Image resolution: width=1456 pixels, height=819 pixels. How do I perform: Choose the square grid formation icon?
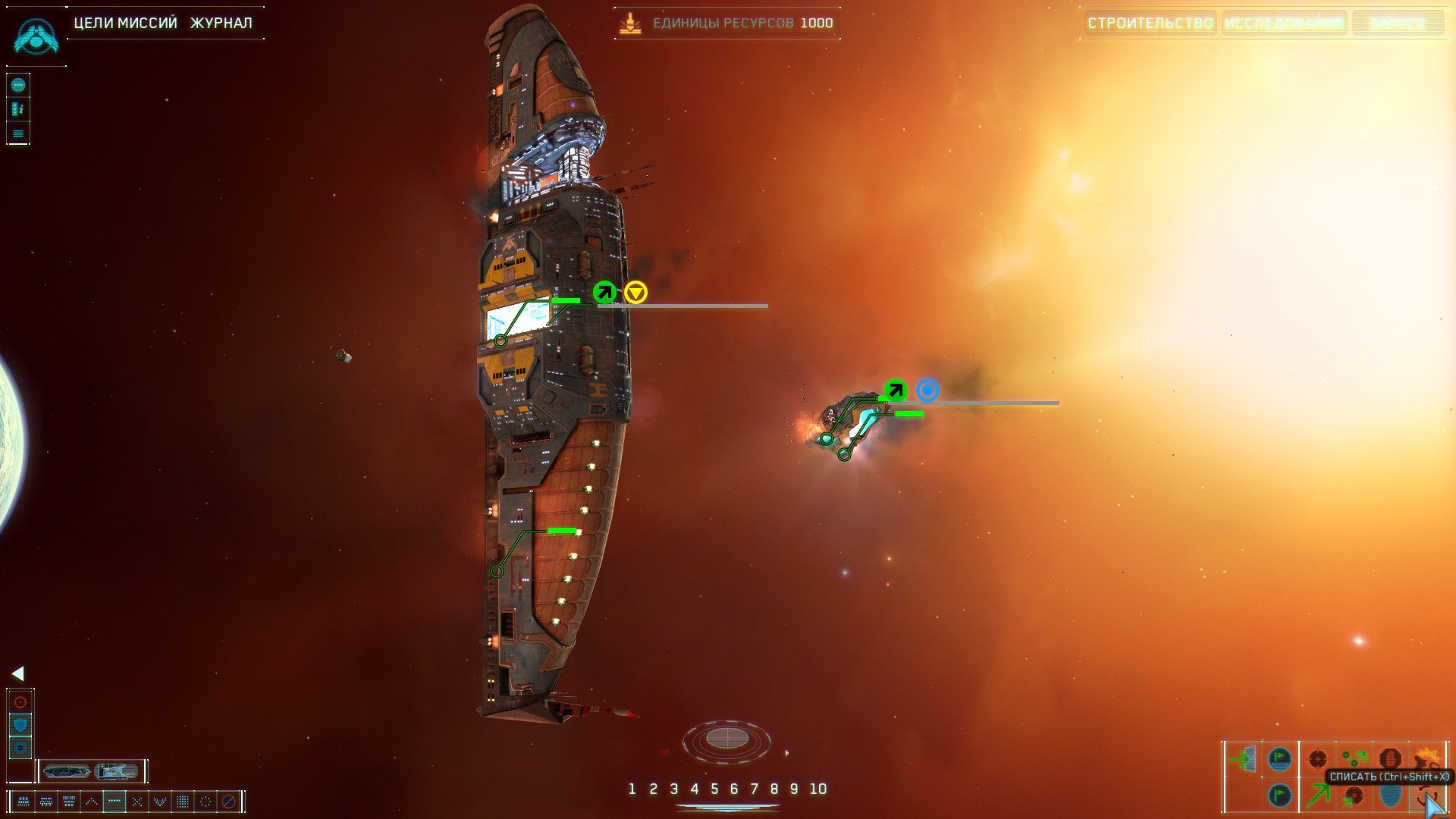(183, 801)
